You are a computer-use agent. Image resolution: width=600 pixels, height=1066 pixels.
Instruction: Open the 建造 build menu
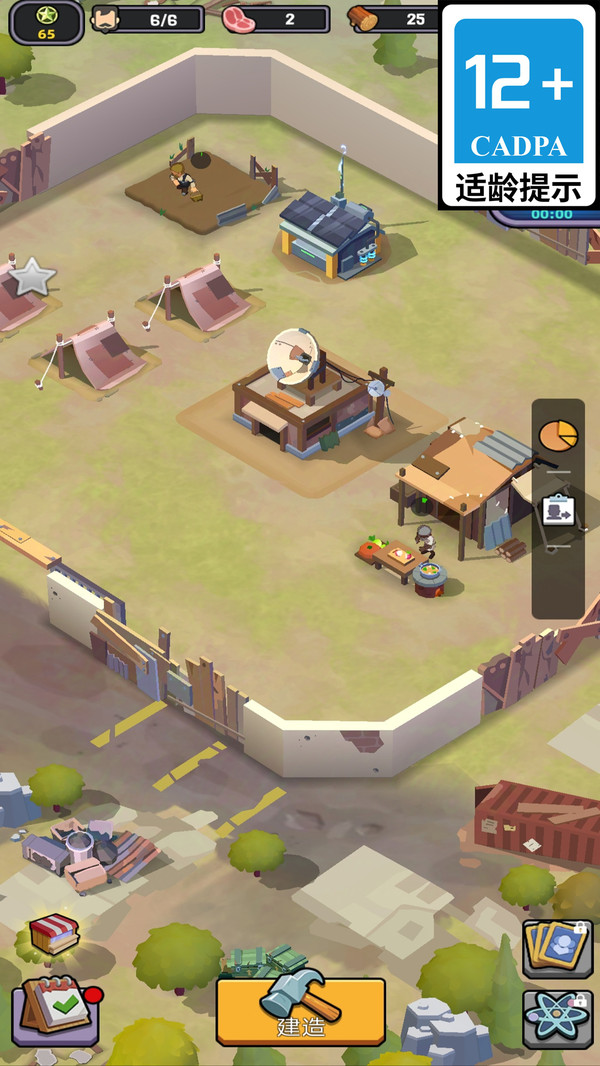coord(300,1010)
